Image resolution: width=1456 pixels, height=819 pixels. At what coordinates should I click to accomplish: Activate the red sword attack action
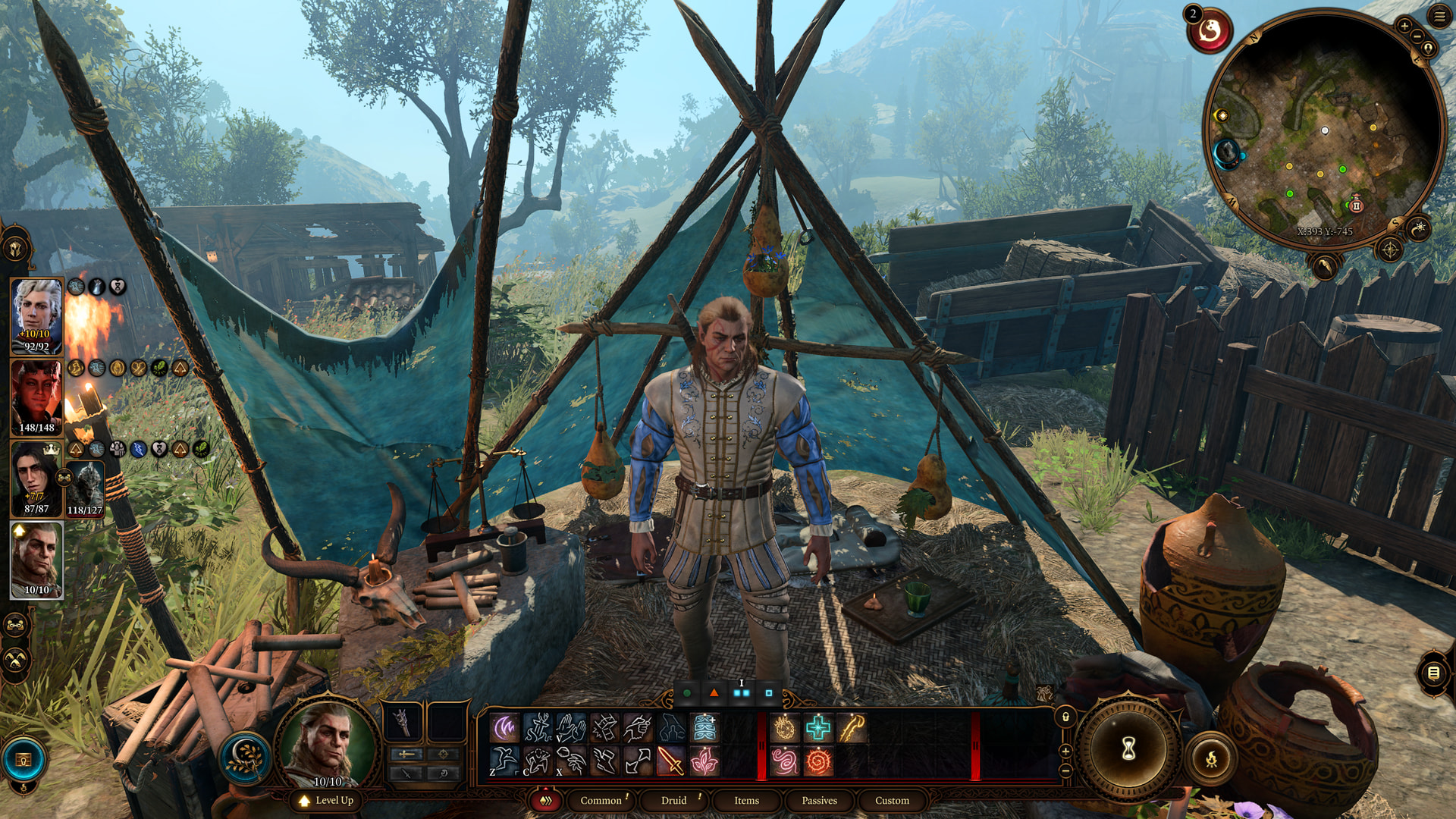point(670,761)
